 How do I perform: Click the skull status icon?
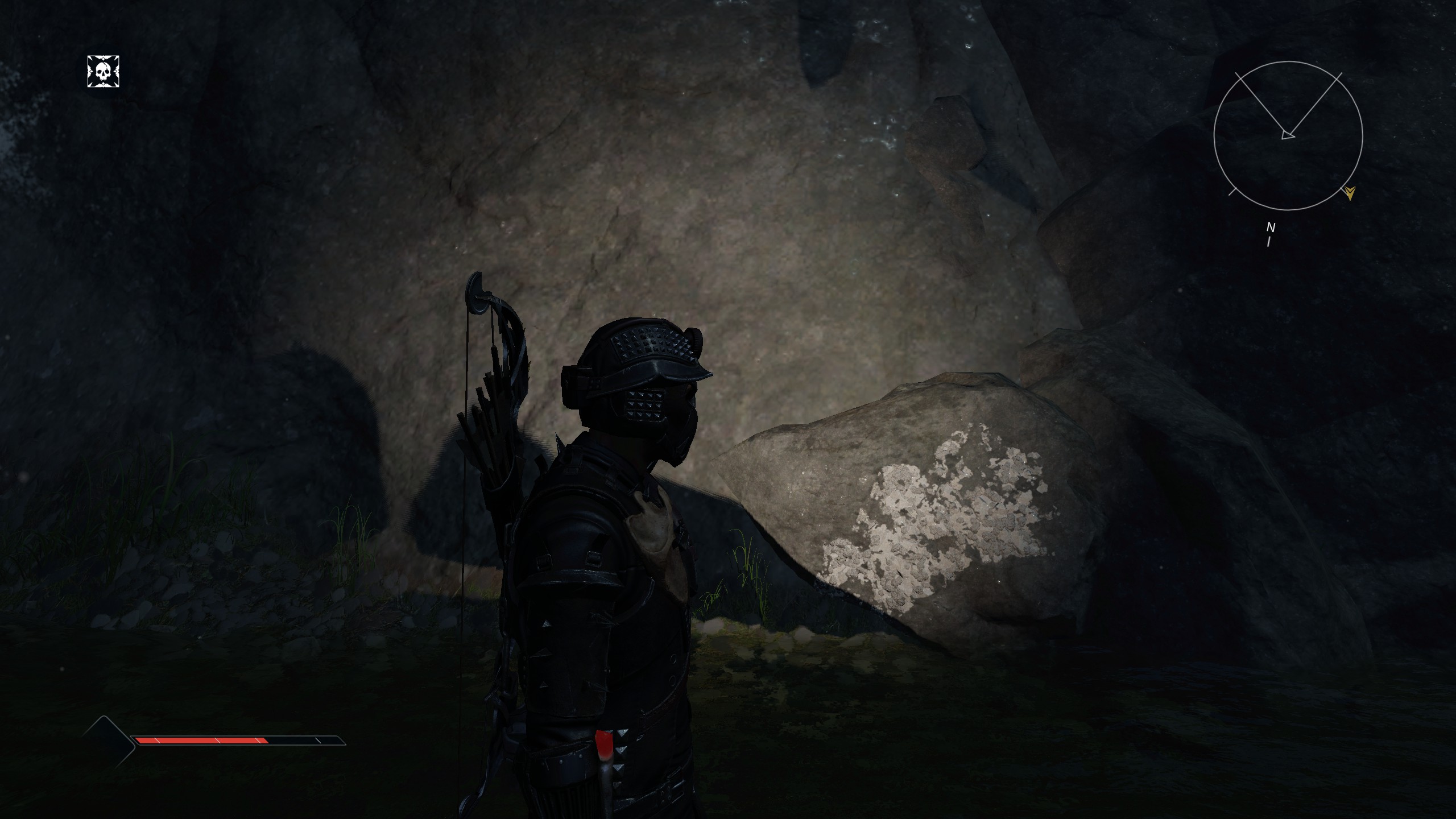coord(103,72)
